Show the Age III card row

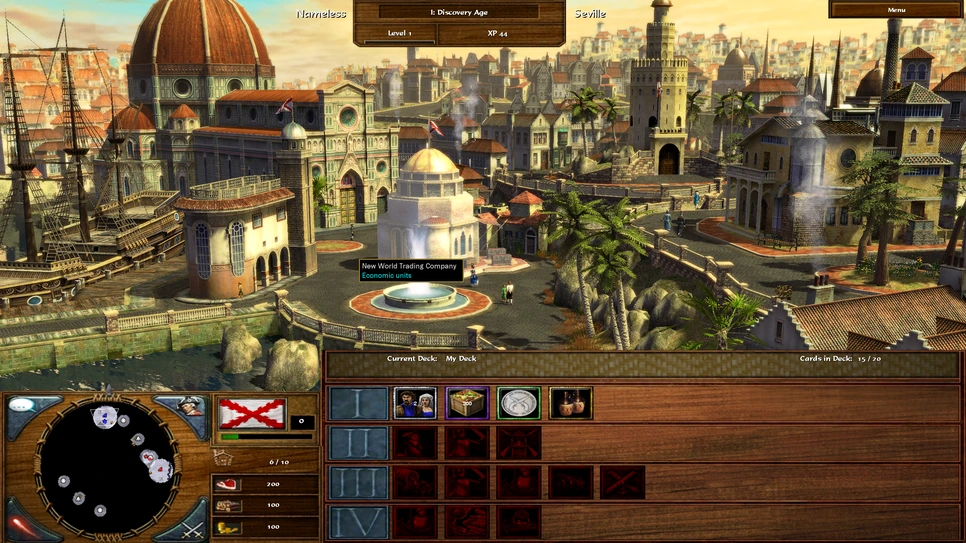point(358,482)
